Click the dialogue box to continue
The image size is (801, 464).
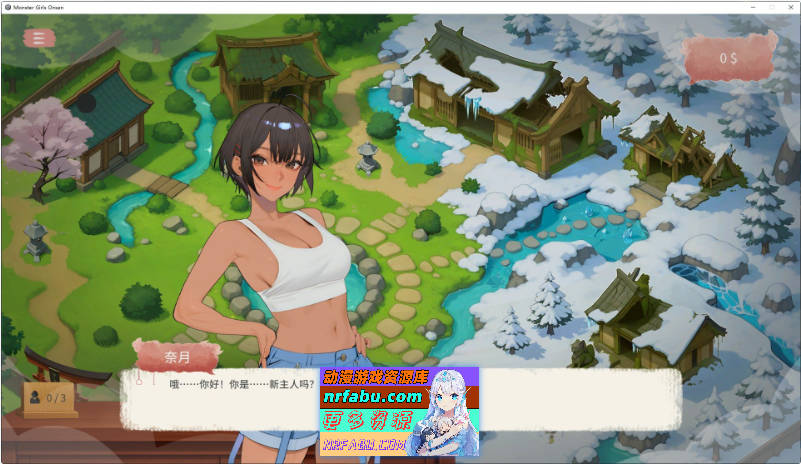(220, 398)
